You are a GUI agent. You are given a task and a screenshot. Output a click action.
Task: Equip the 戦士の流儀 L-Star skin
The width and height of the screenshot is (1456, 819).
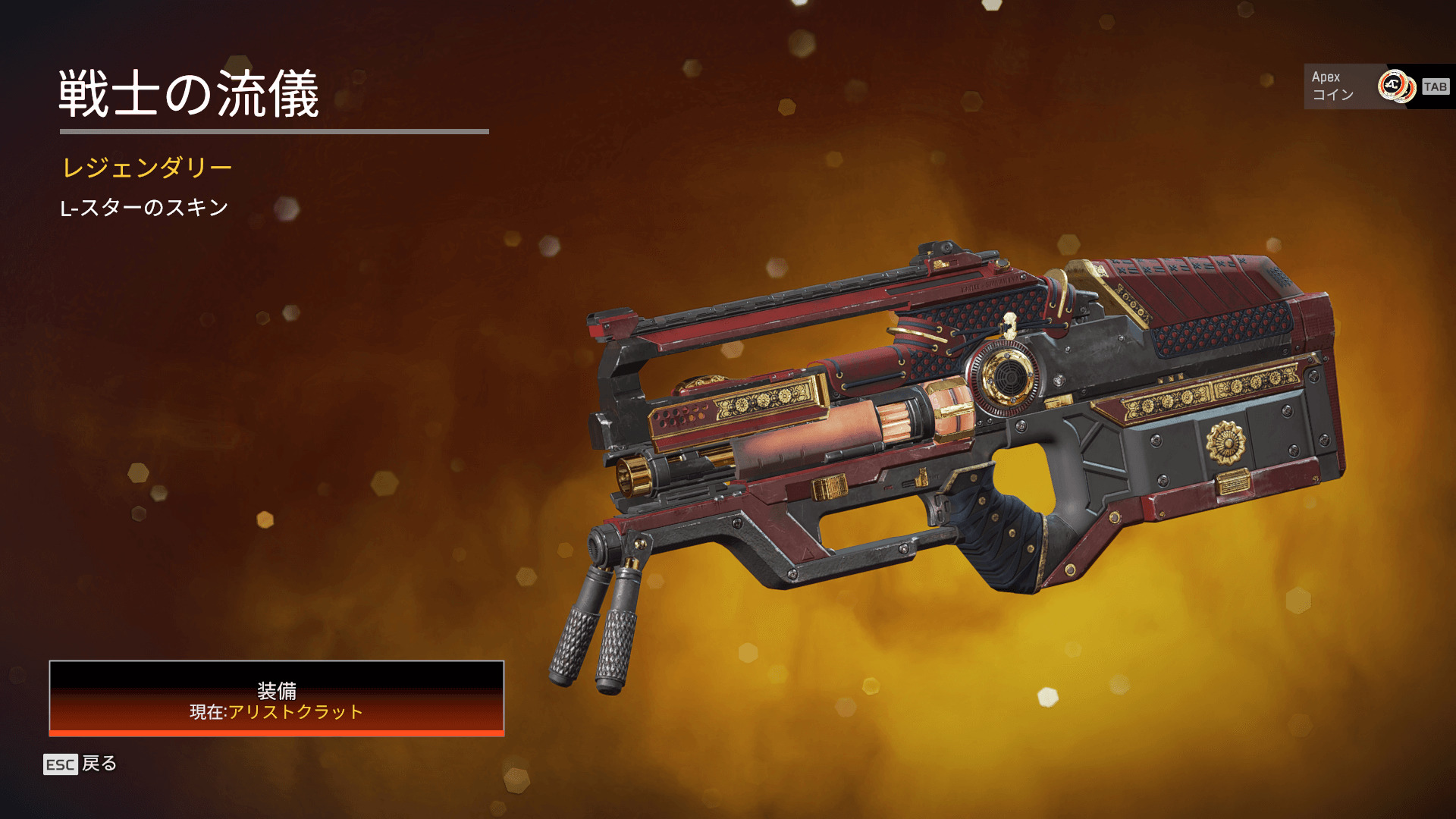[277, 698]
